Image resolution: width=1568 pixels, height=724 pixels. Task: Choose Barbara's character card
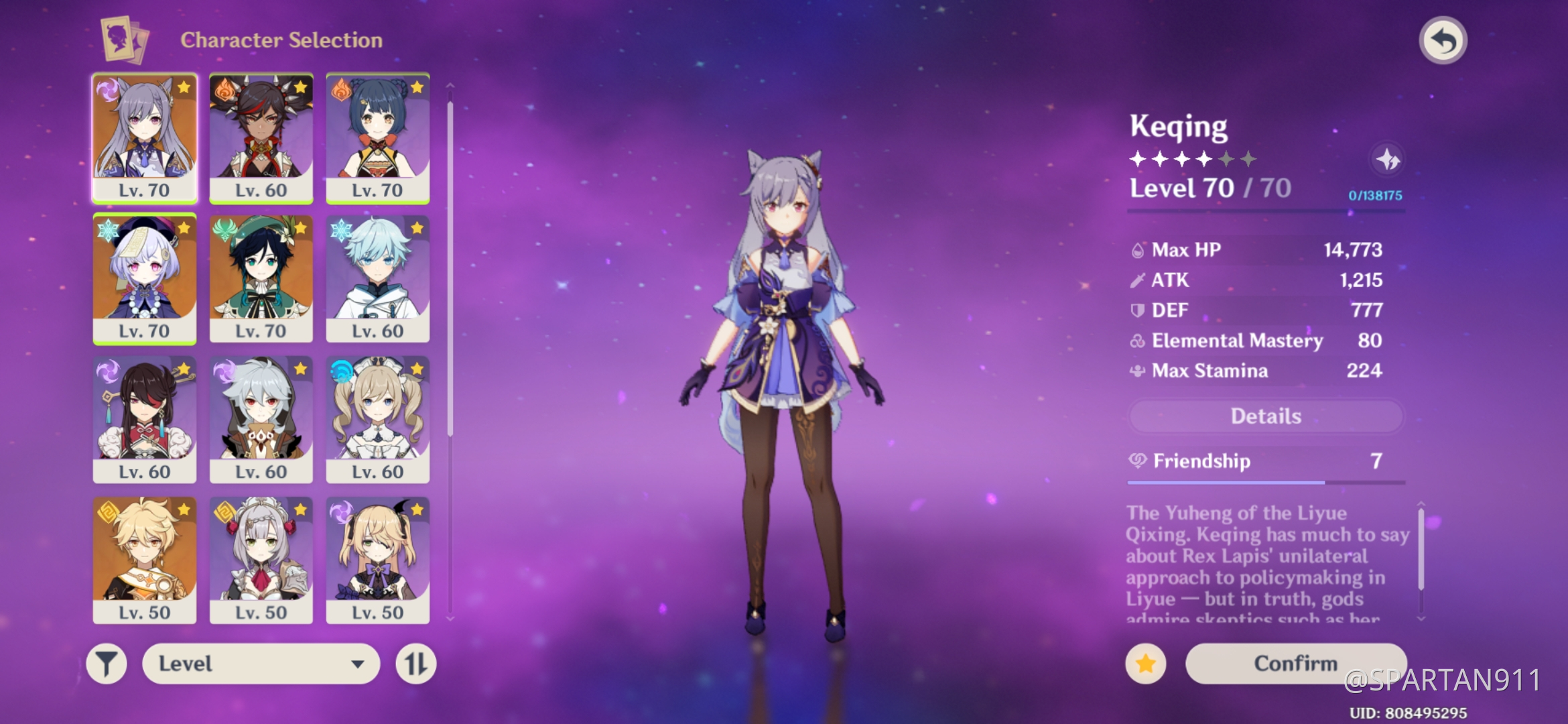(378, 419)
